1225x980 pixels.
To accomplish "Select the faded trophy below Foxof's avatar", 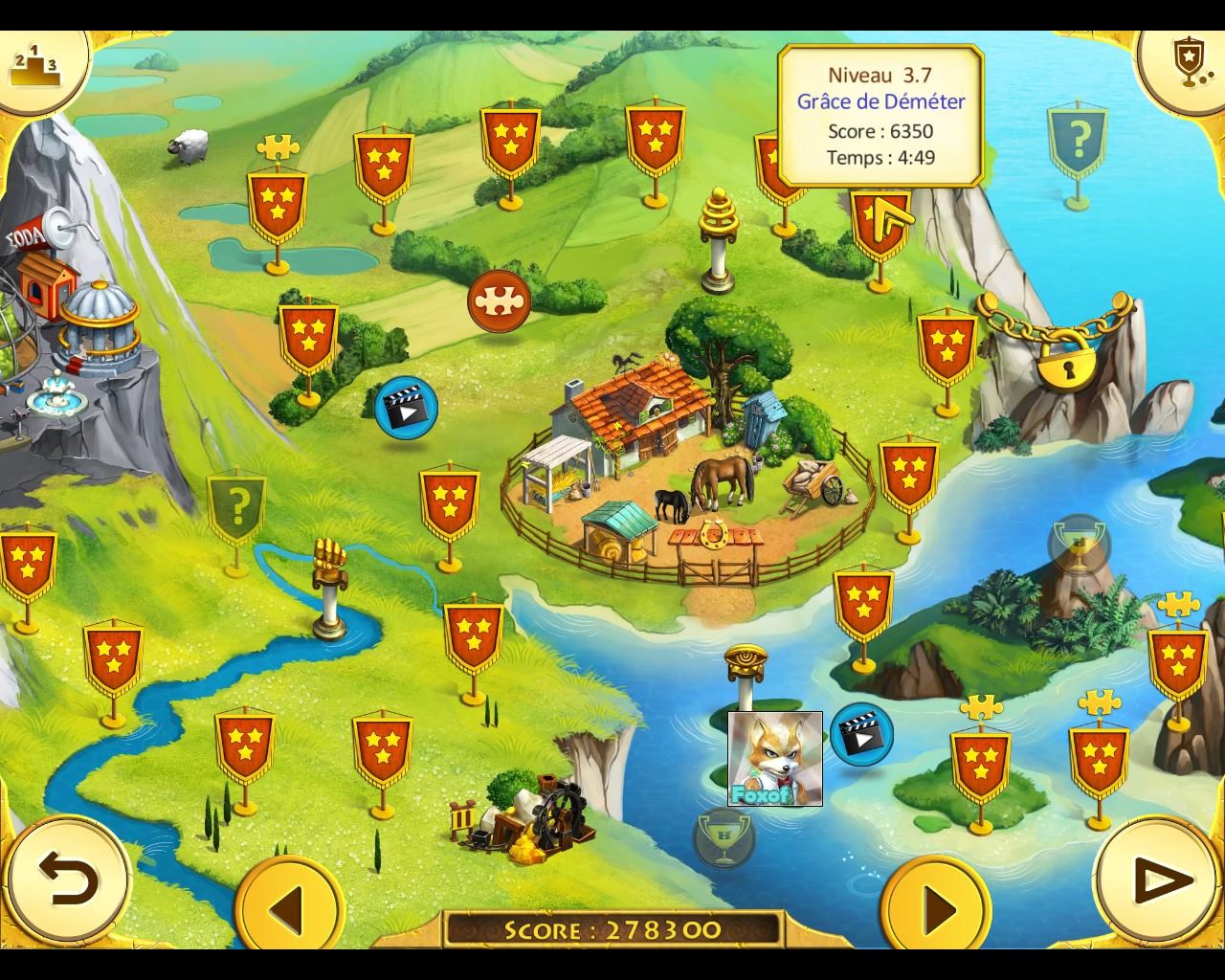I will tap(724, 838).
